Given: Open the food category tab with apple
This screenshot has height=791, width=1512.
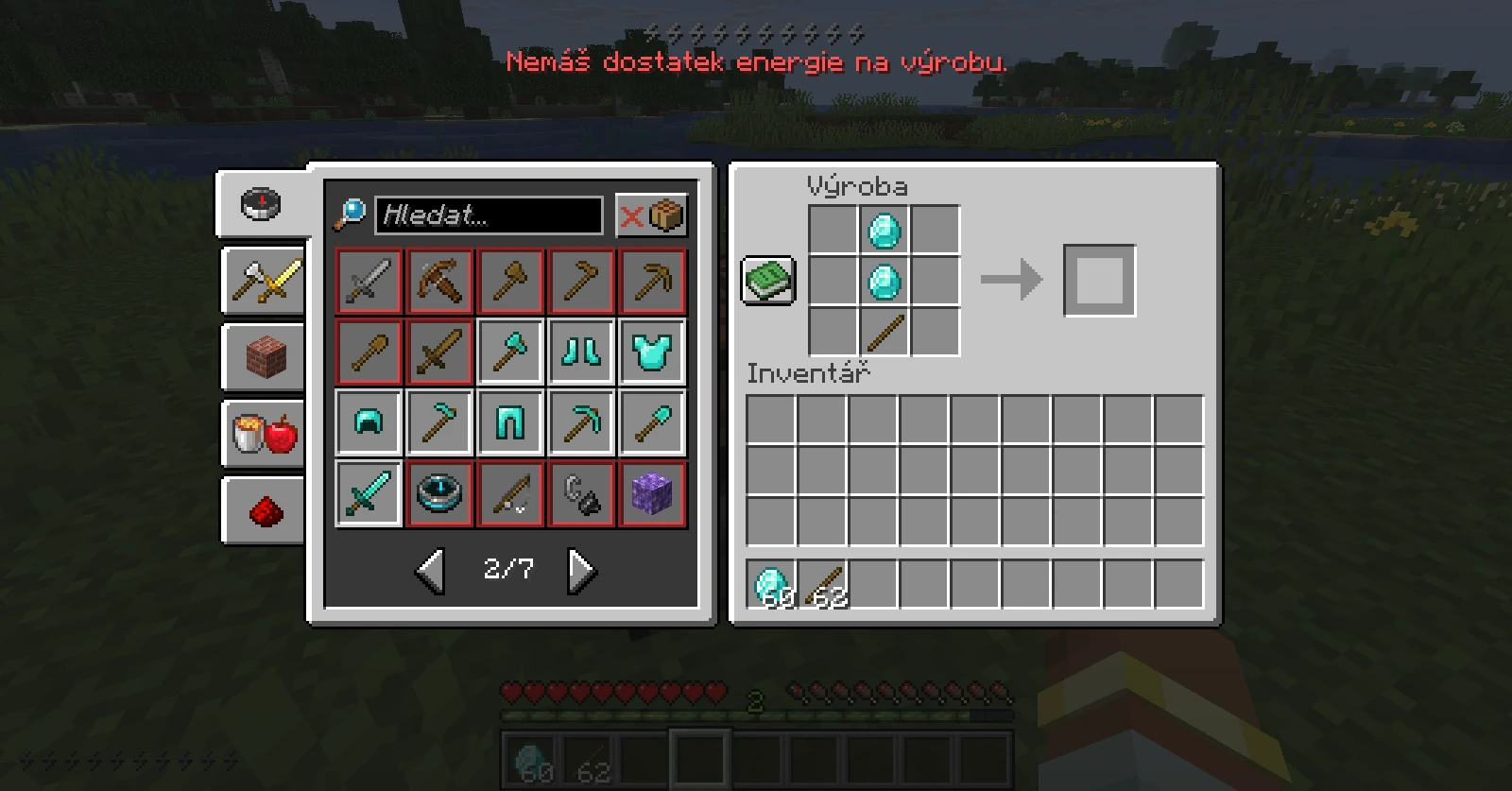Looking at the screenshot, I should (x=263, y=435).
